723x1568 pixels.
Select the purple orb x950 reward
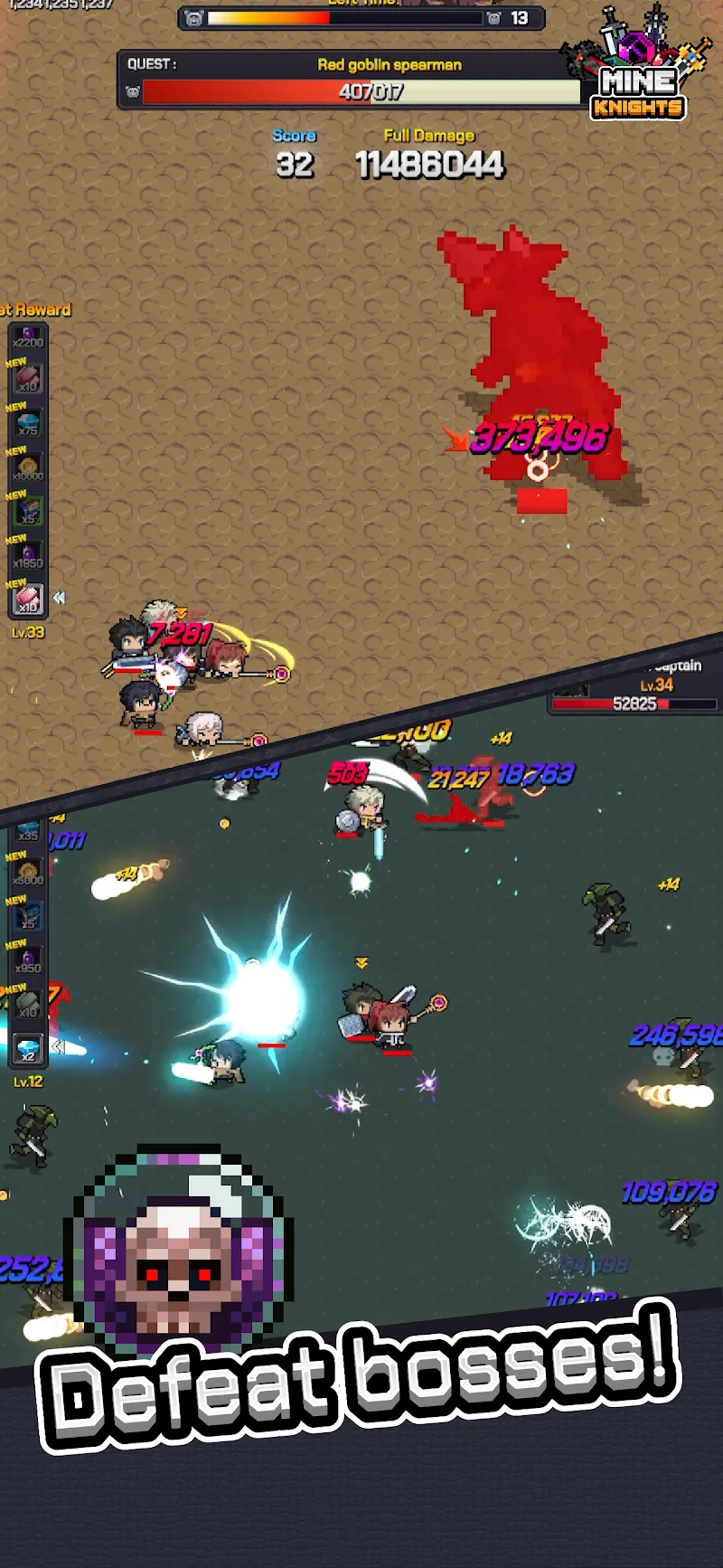point(28,960)
